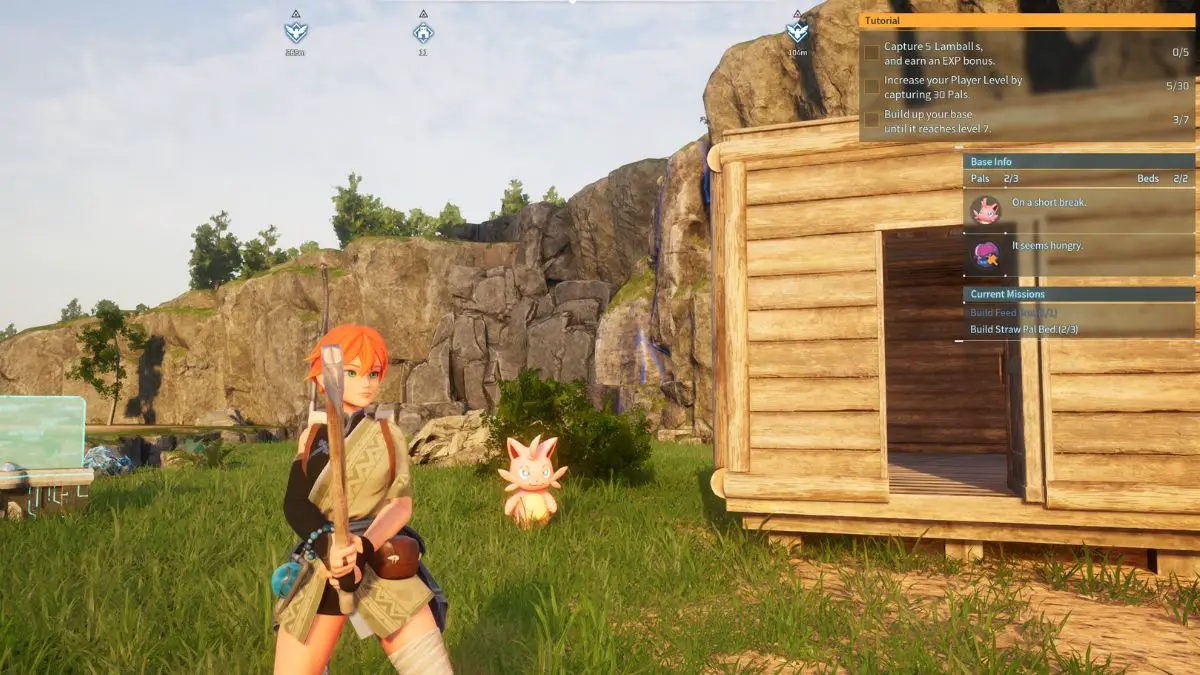The height and width of the screenshot is (675, 1200).
Task: Click the orange Tutorial panel header
Action: [x=1026, y=20]
